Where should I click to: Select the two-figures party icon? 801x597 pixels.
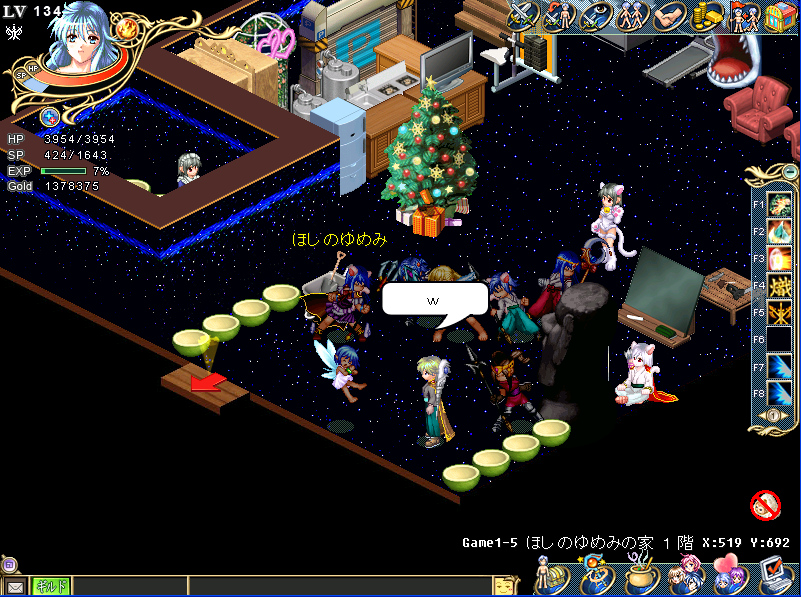(x=632, y=15)
